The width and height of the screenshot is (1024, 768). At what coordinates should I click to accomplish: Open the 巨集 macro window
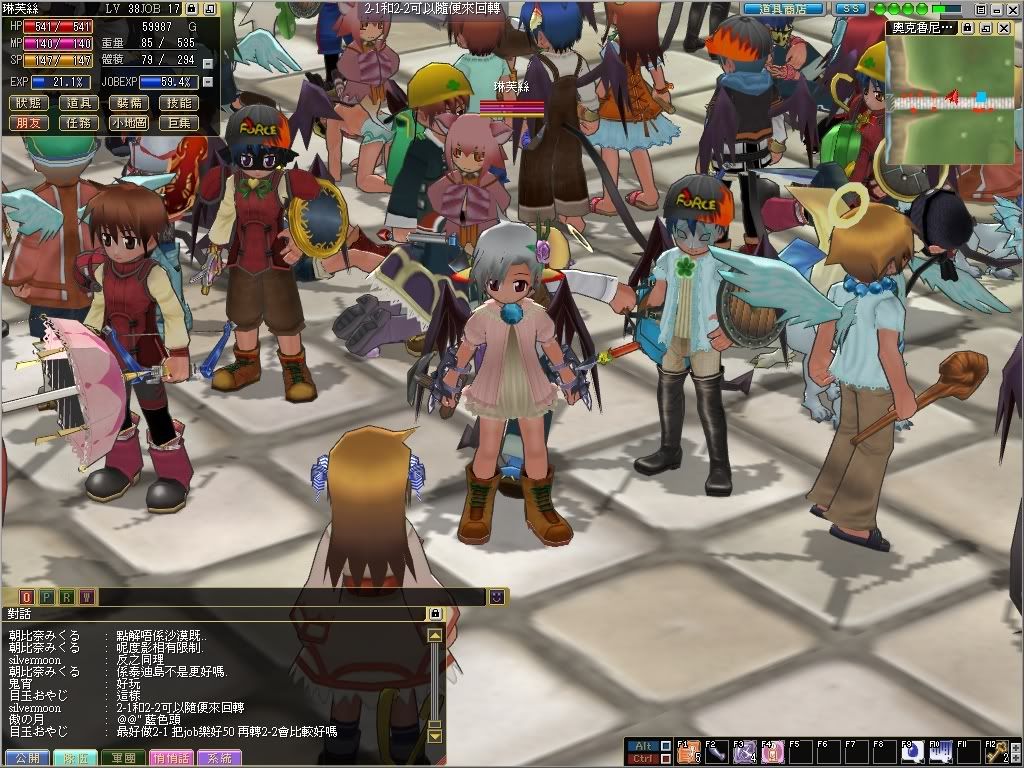point(178,123)
